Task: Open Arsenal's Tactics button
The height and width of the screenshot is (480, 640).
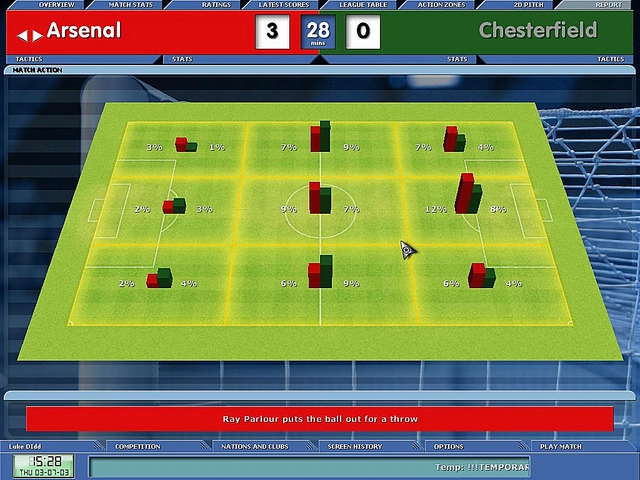Action: (x=29, y=59)
